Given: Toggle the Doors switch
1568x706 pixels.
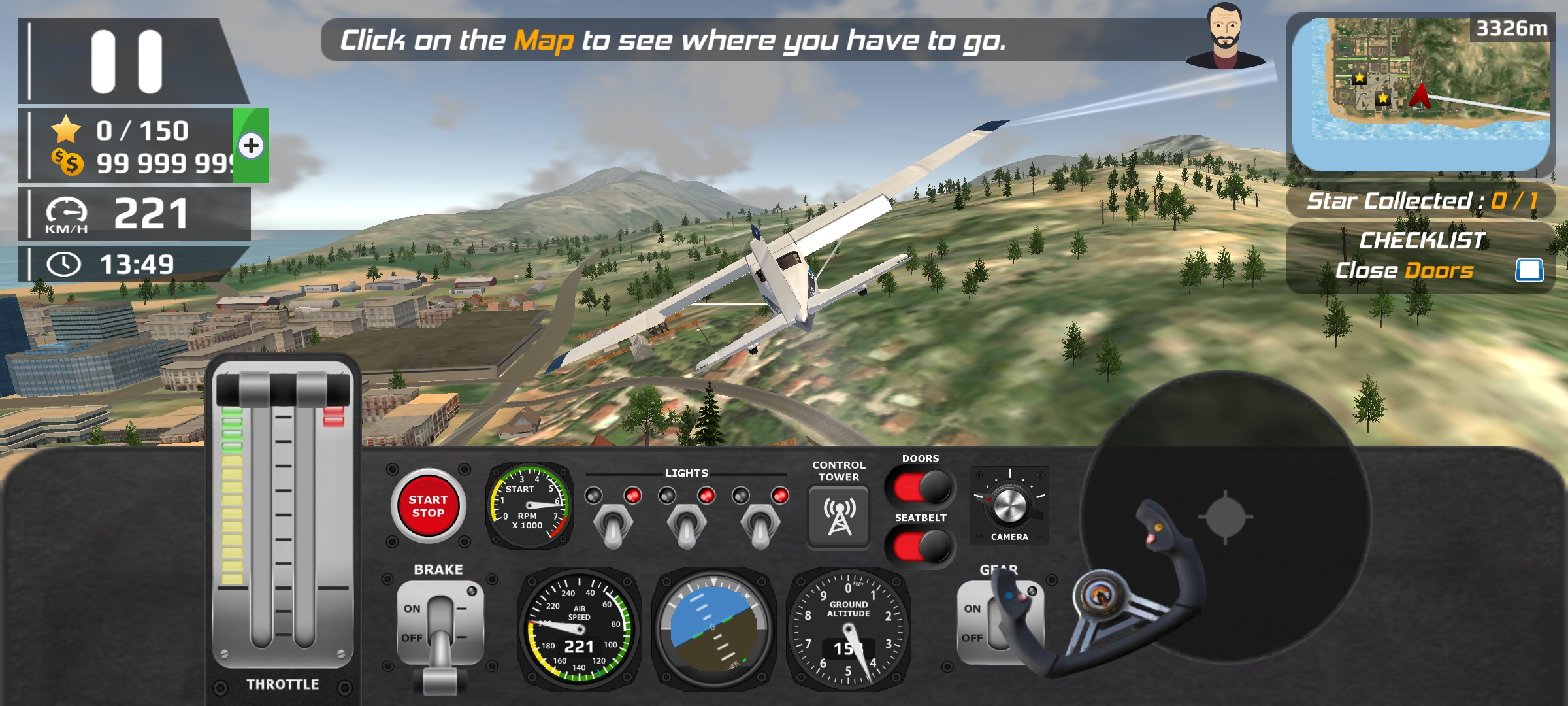Looking at the screenshot, I should coord(921,488).
